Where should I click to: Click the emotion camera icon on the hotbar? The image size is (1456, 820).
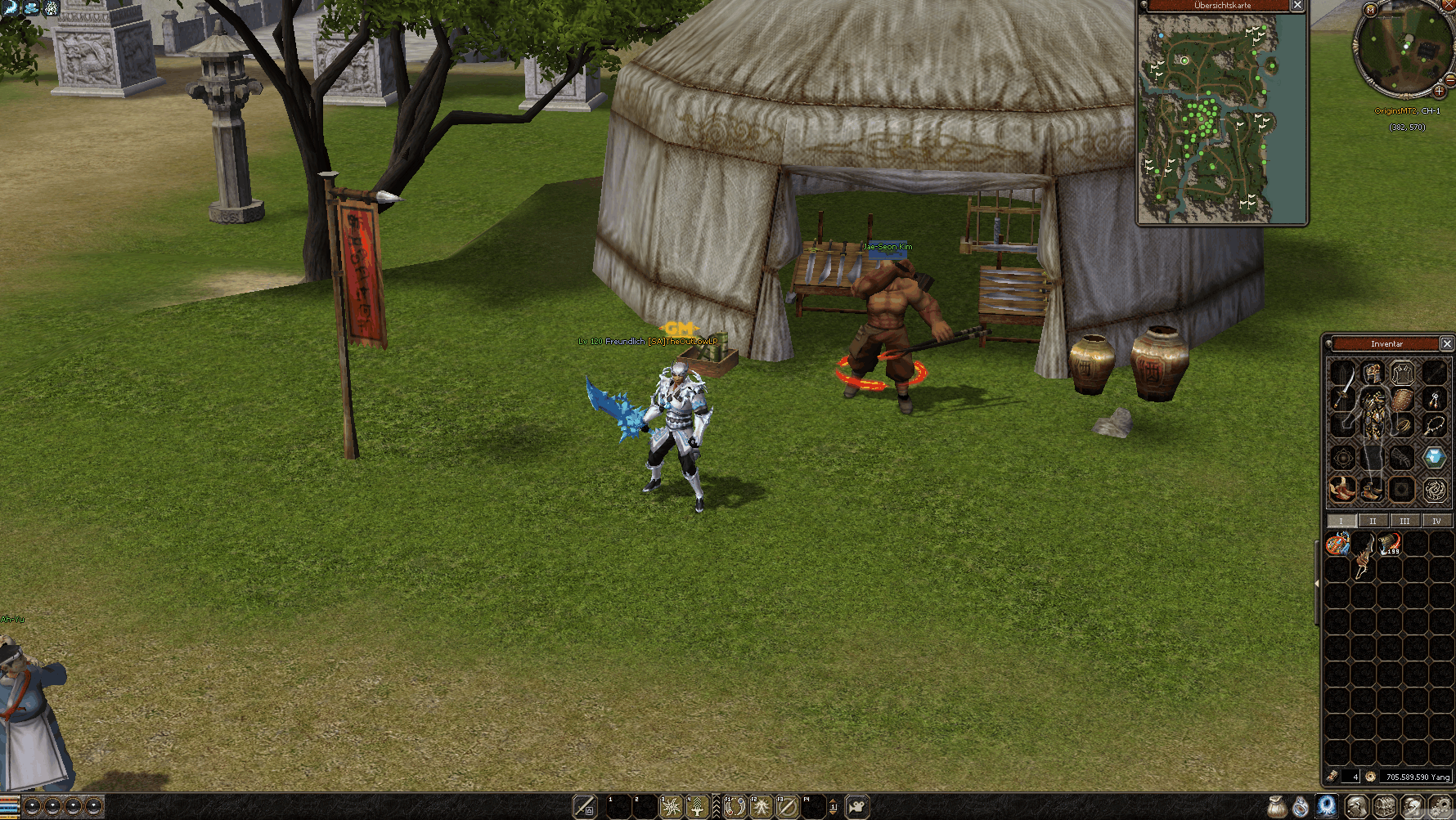pyautogui.click(x=856, y=807)
